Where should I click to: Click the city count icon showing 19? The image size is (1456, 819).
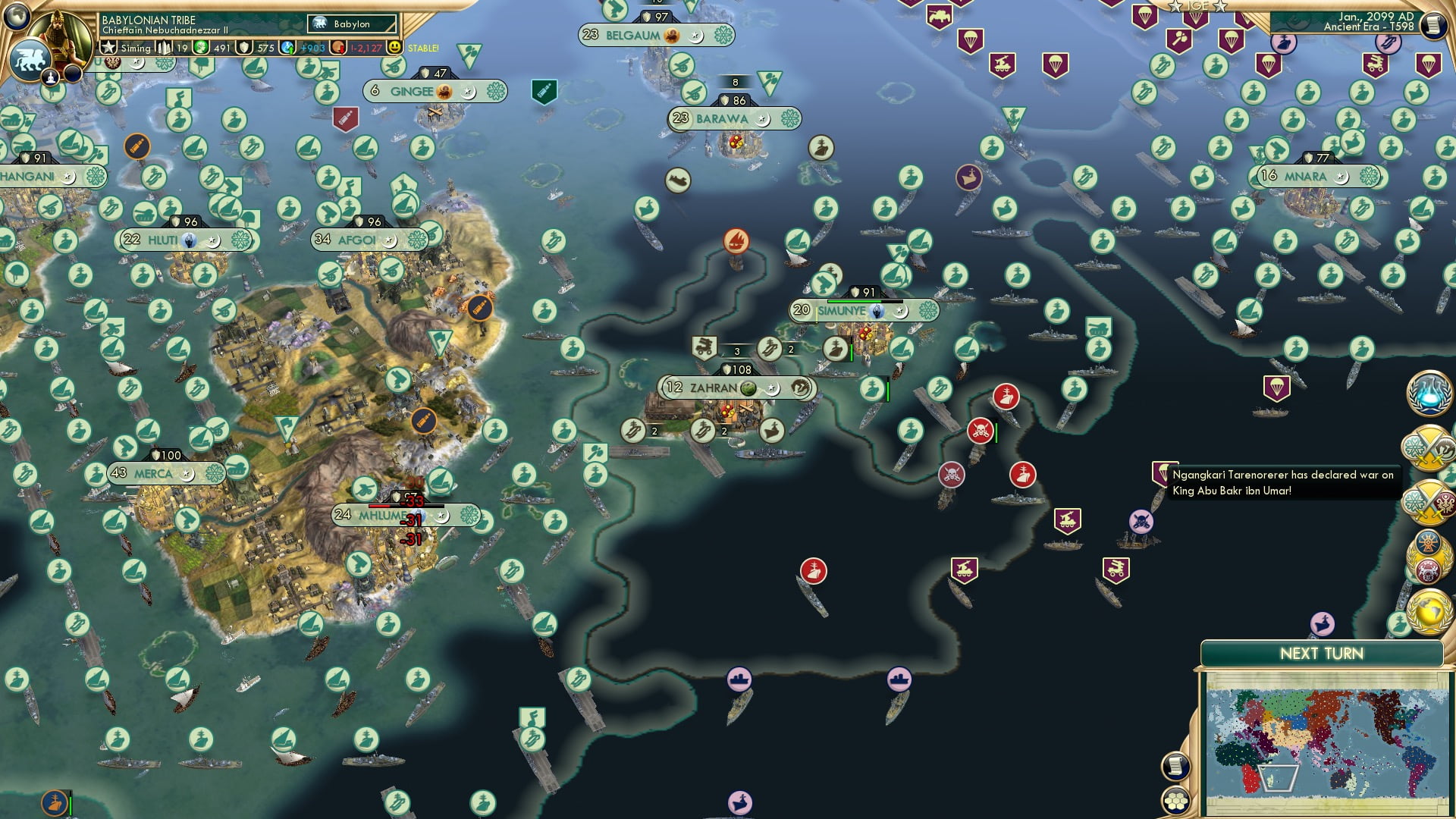point(164,47)
